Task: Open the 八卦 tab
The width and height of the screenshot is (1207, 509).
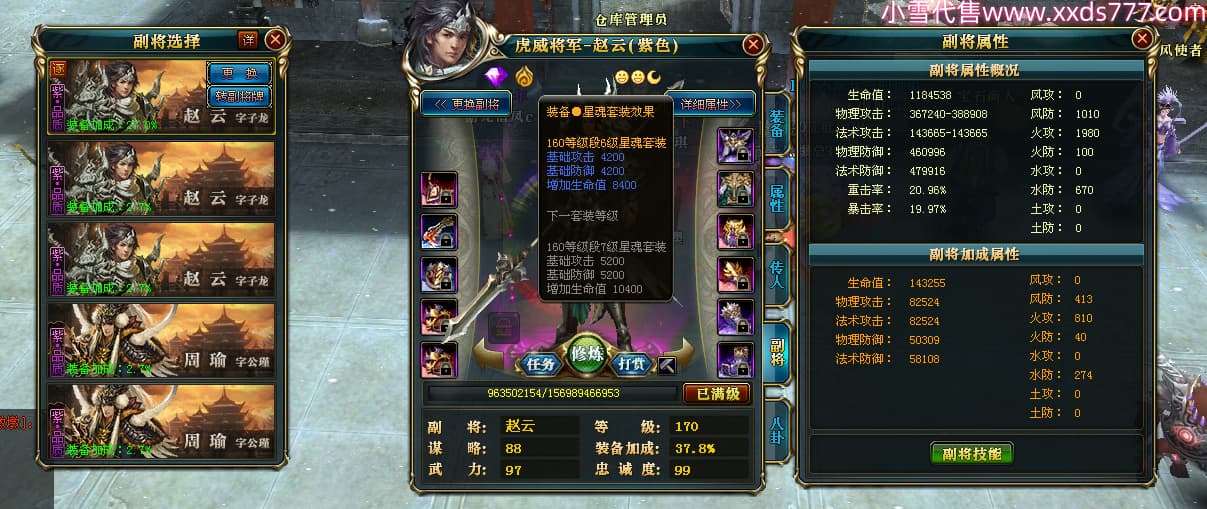Action: coord(777,428)
